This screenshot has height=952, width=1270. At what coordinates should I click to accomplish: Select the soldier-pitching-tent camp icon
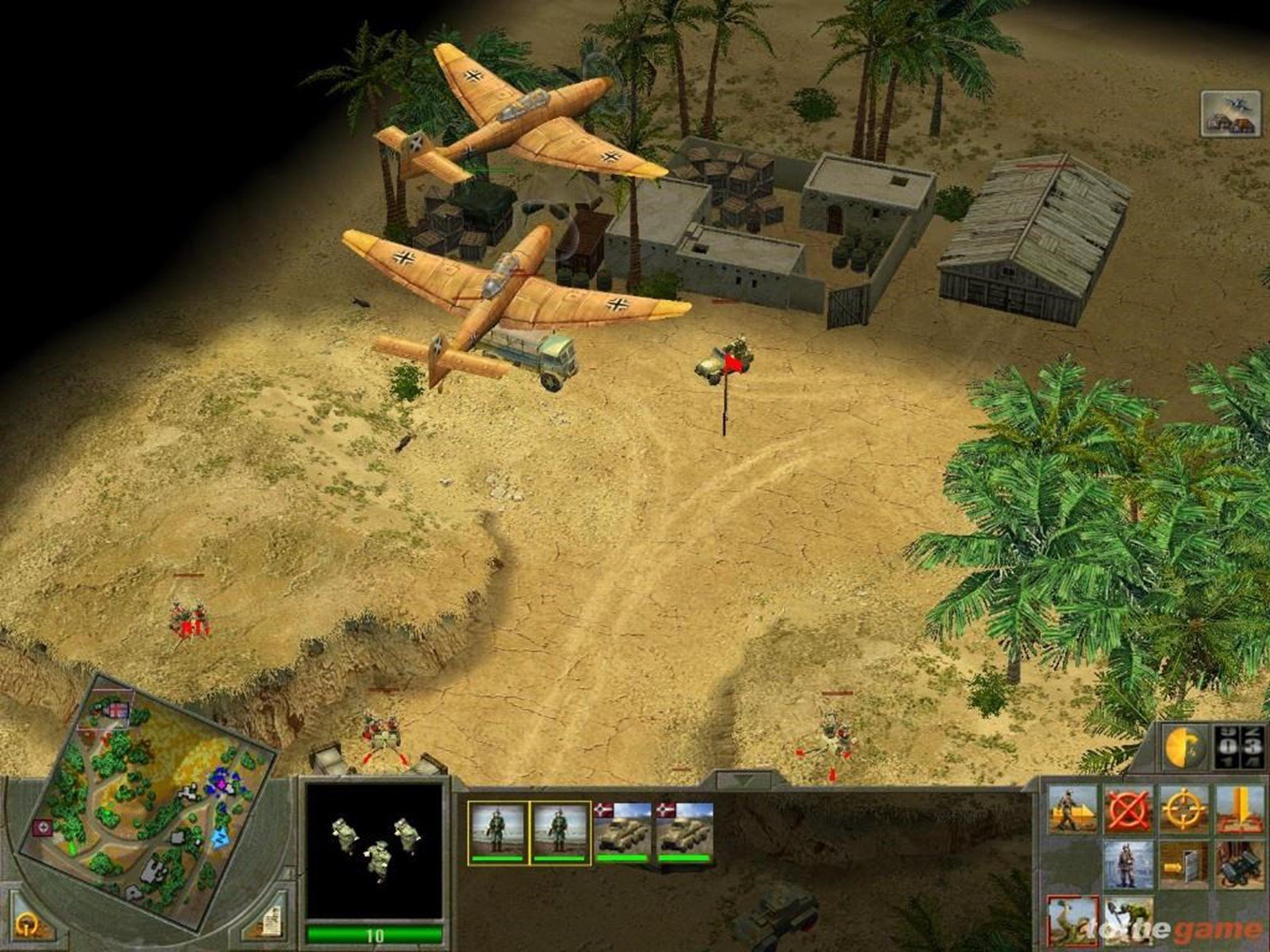click(x=1072, y=809)
